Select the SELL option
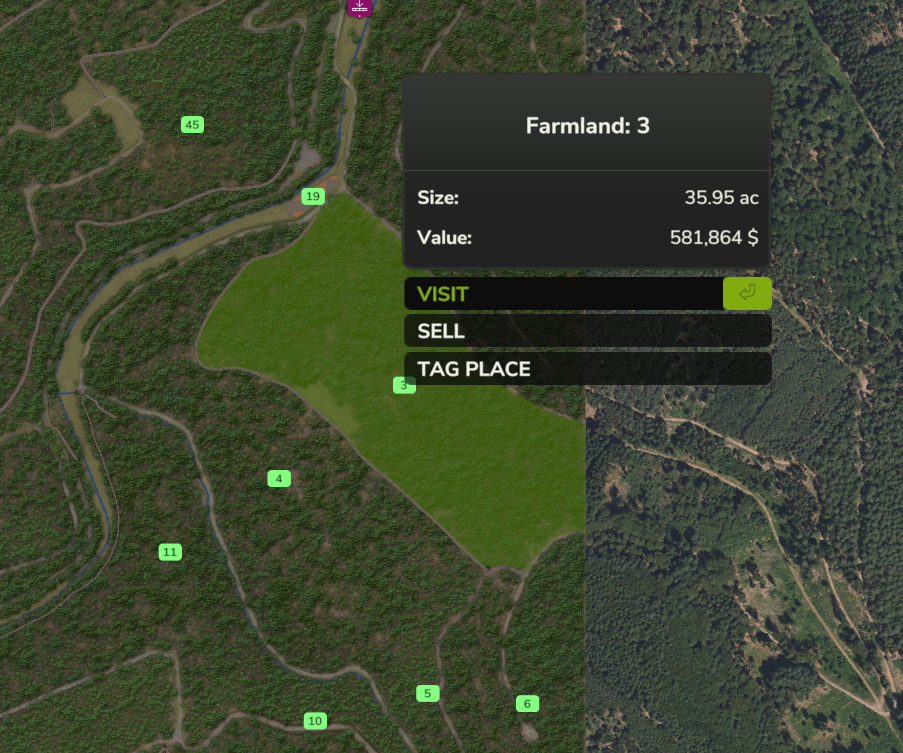The image size is (903, 753). pyautogui.click(x=587, y=331)
